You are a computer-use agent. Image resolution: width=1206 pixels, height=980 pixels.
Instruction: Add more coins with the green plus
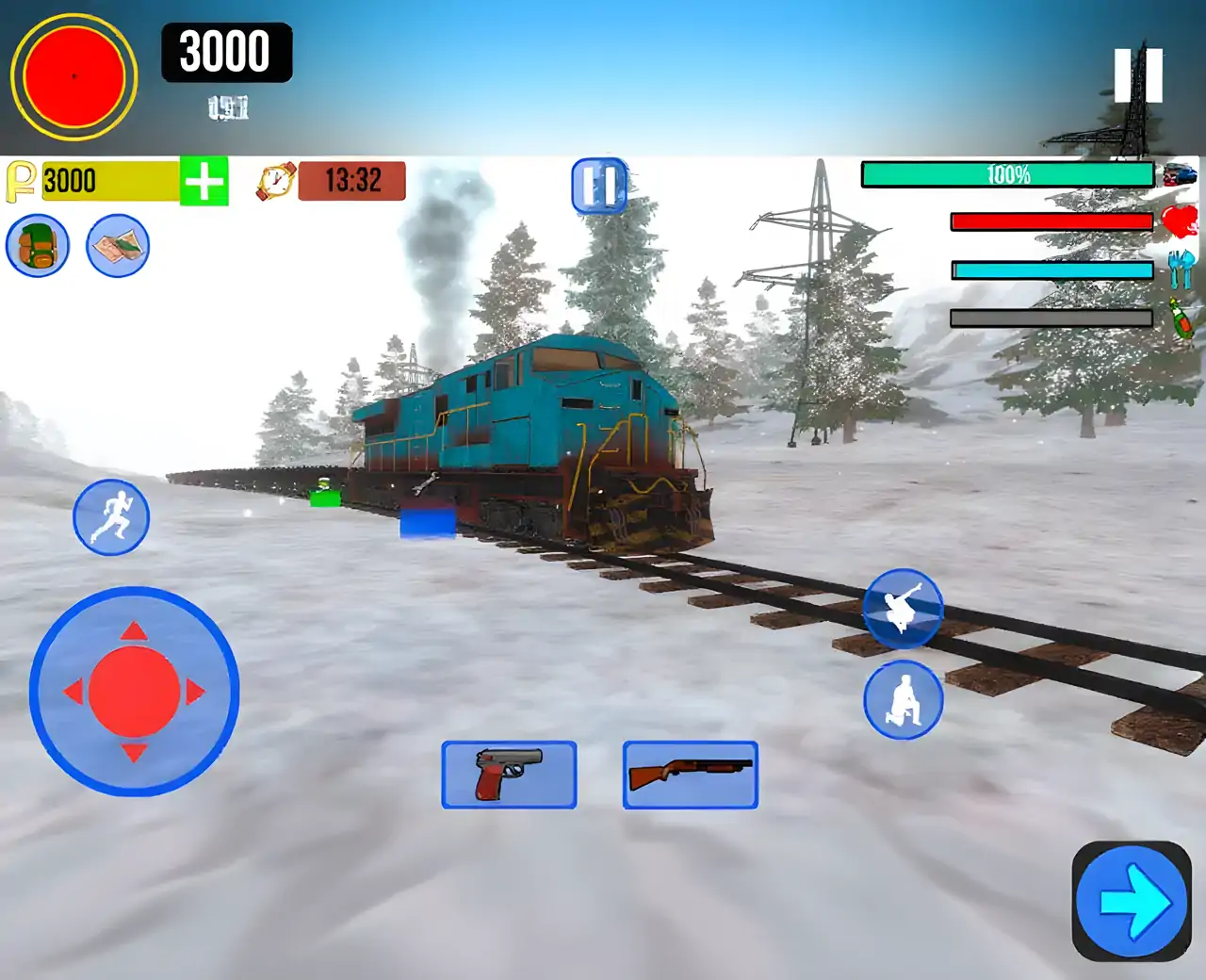coord(204,181)
